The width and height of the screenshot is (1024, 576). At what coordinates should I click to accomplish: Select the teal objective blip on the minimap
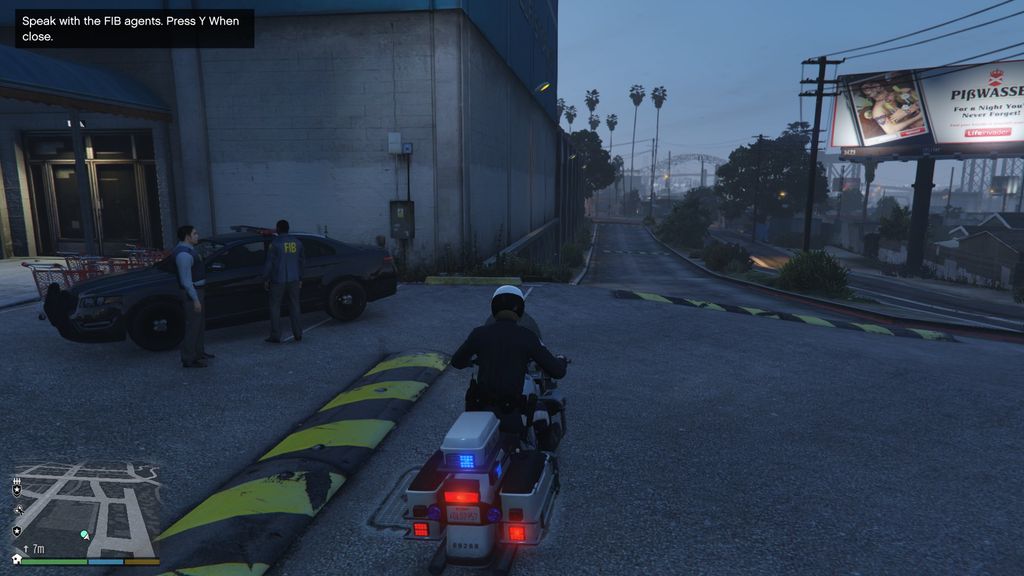(x=85, y=536)
